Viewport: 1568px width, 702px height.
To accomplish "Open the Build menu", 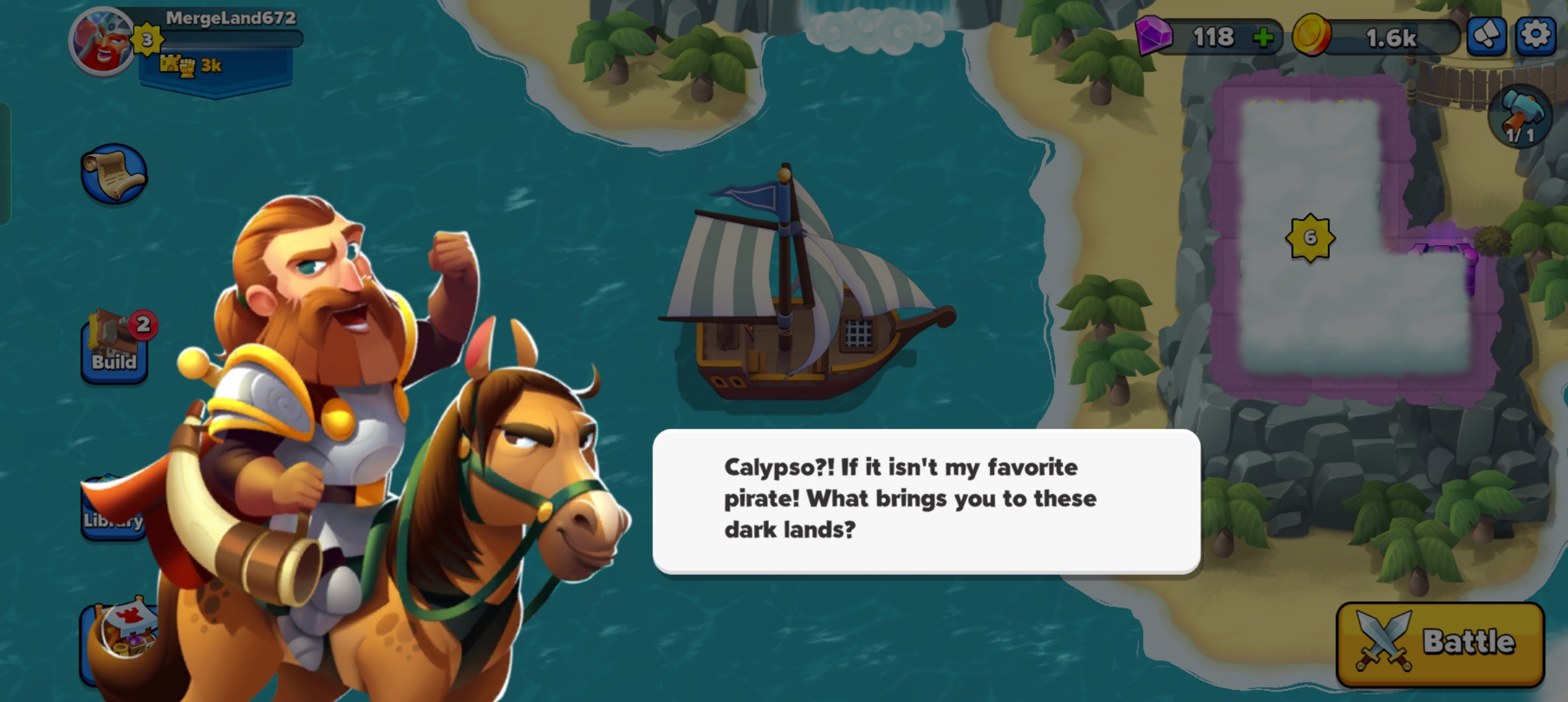I will click(x=114, y=348).
